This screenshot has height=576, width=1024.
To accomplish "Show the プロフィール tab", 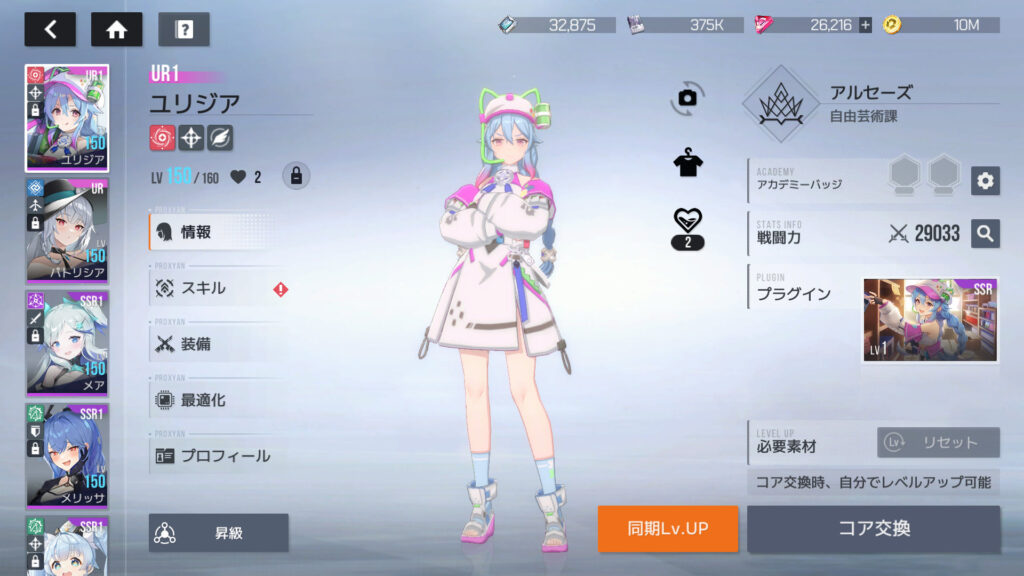I will 214,456.
